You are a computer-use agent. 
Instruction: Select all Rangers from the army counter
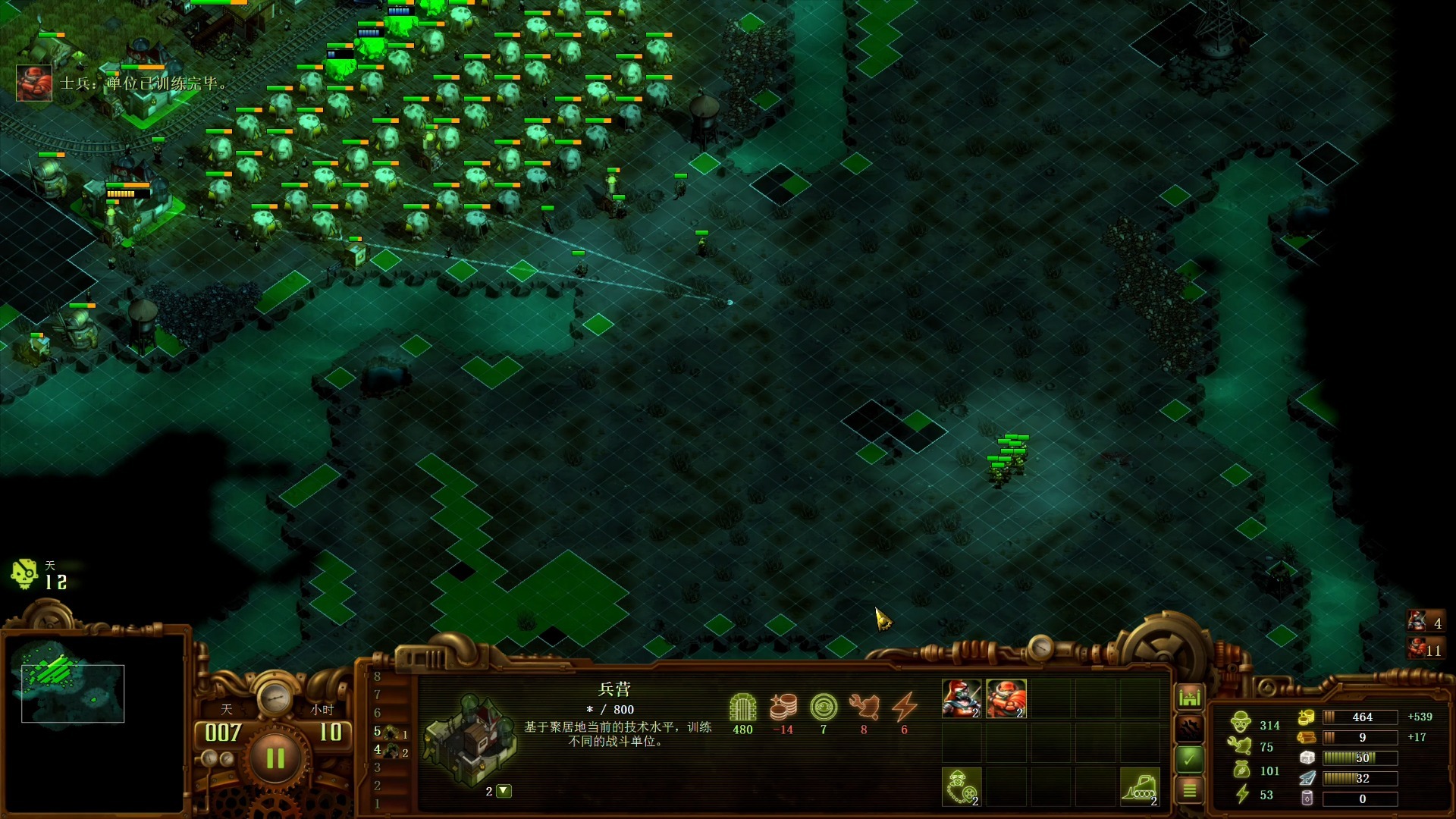pos(1425,623)
